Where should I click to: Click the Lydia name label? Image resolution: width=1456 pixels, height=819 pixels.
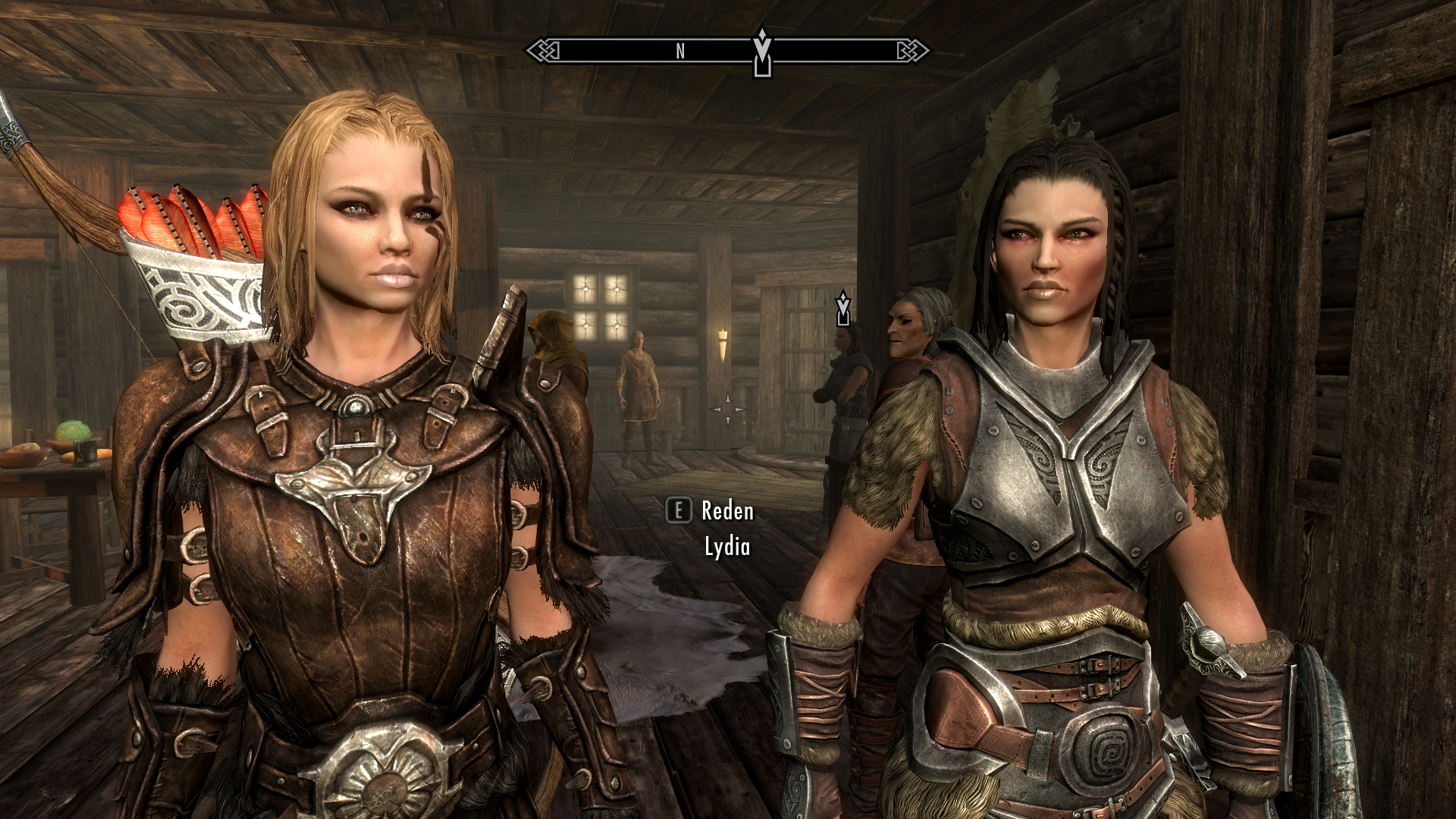(x=727, y=544)
